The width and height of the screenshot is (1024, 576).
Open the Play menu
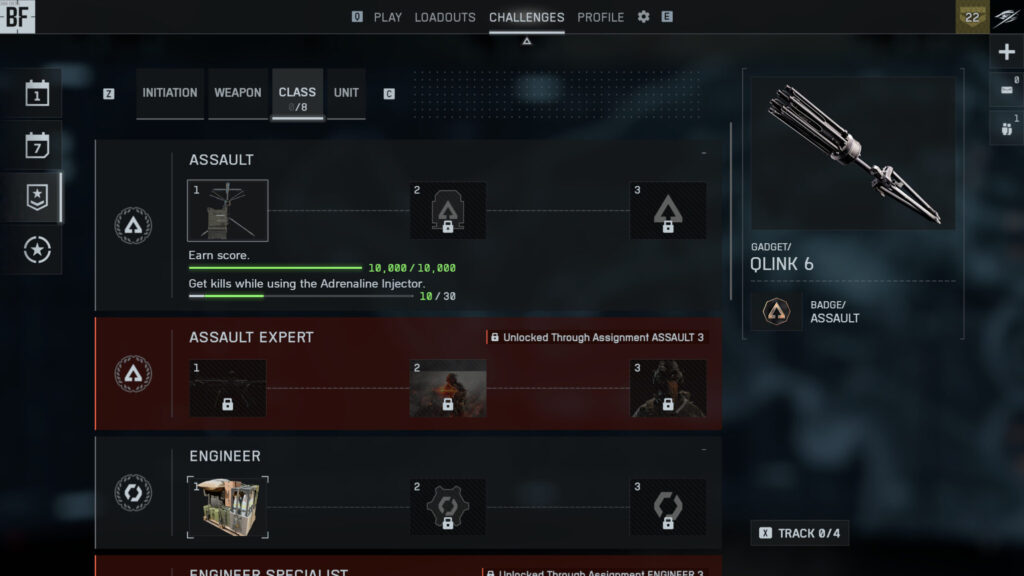point(387,17)
